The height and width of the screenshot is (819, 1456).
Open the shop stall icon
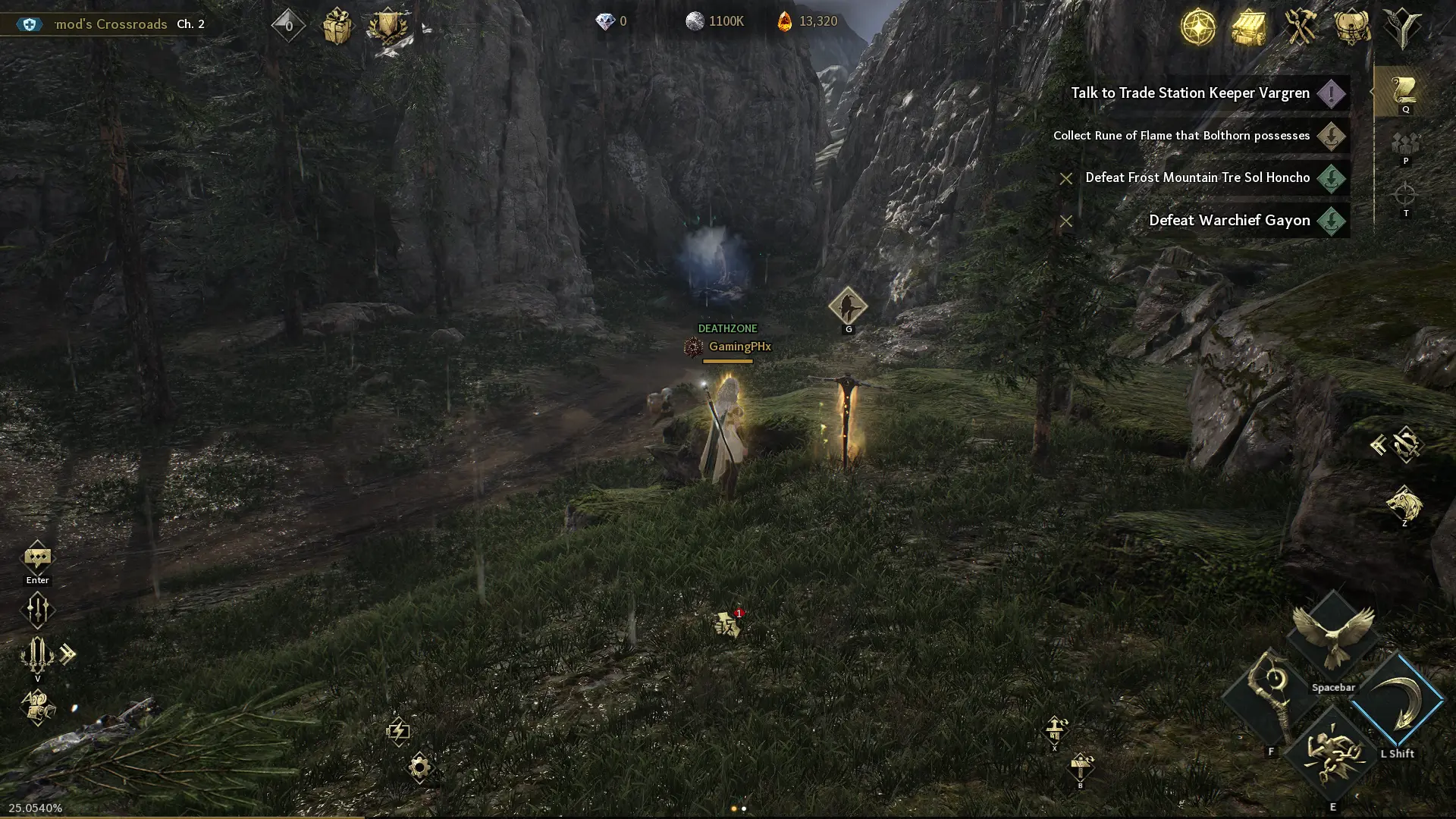[1249, 27]
